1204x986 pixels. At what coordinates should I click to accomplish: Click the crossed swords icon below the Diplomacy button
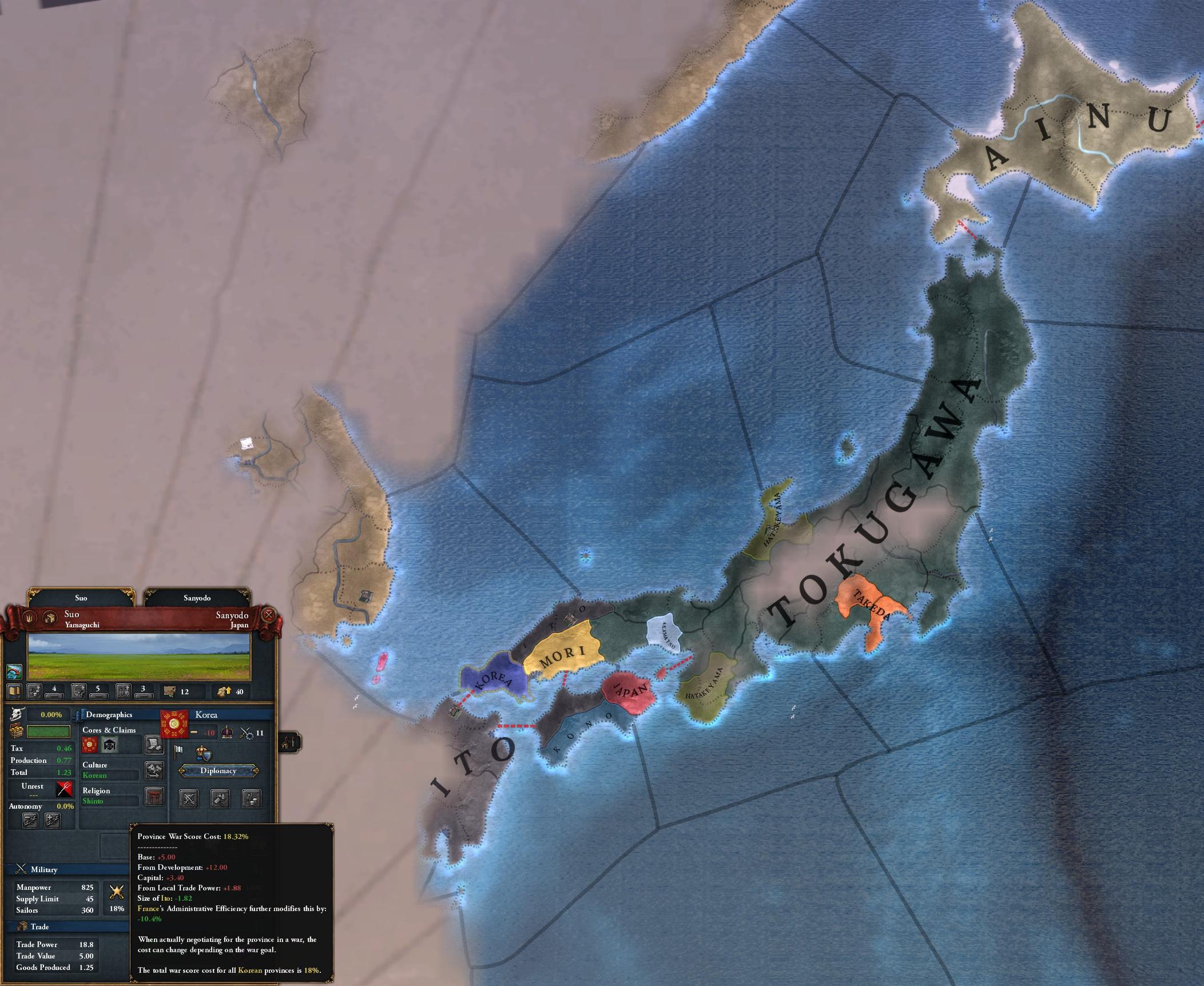point(189,799)
